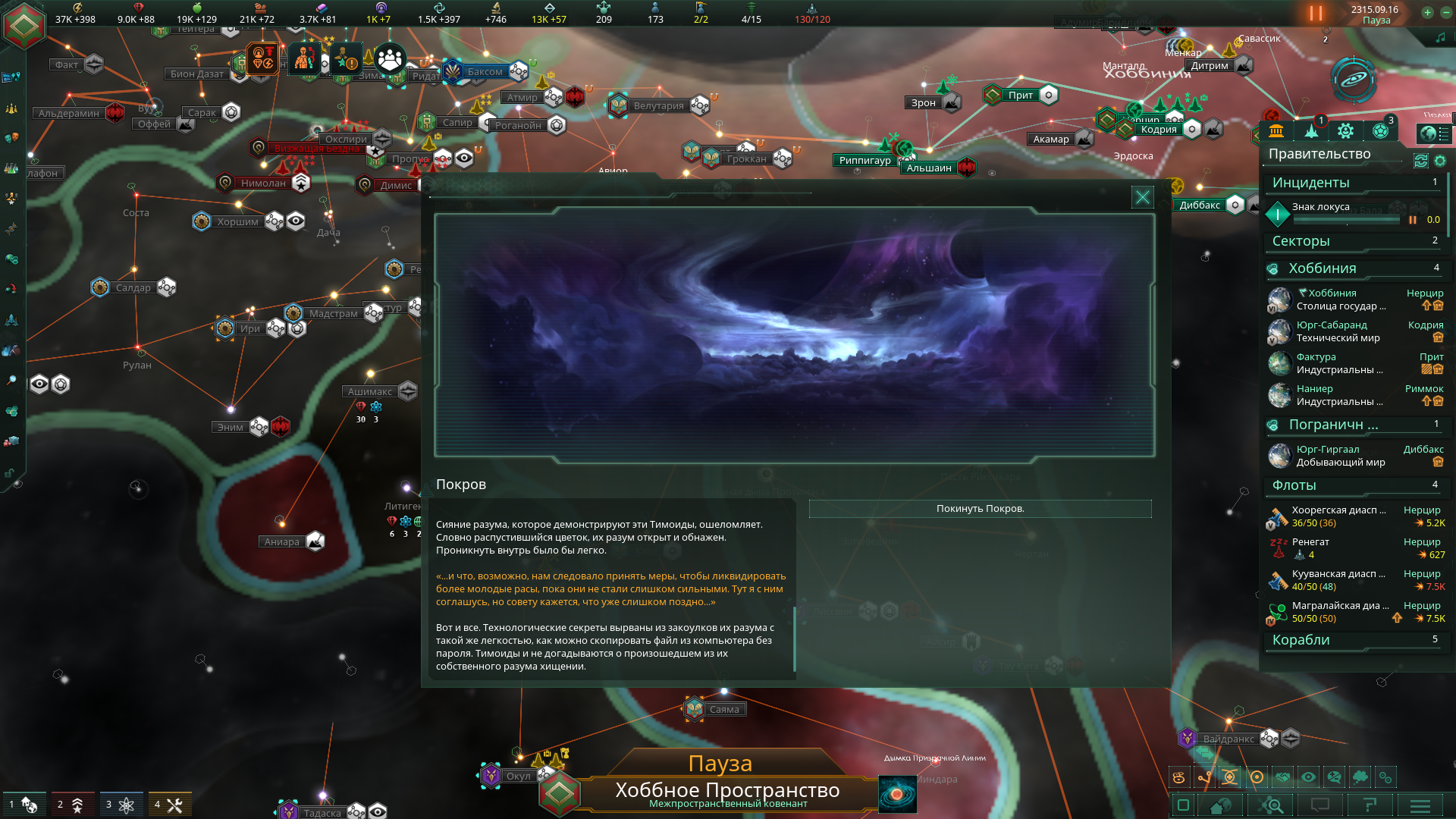Viewport: 1456px width, 819px height.
Task: Switch to the government outliner tab
Action: point(1276,131)
